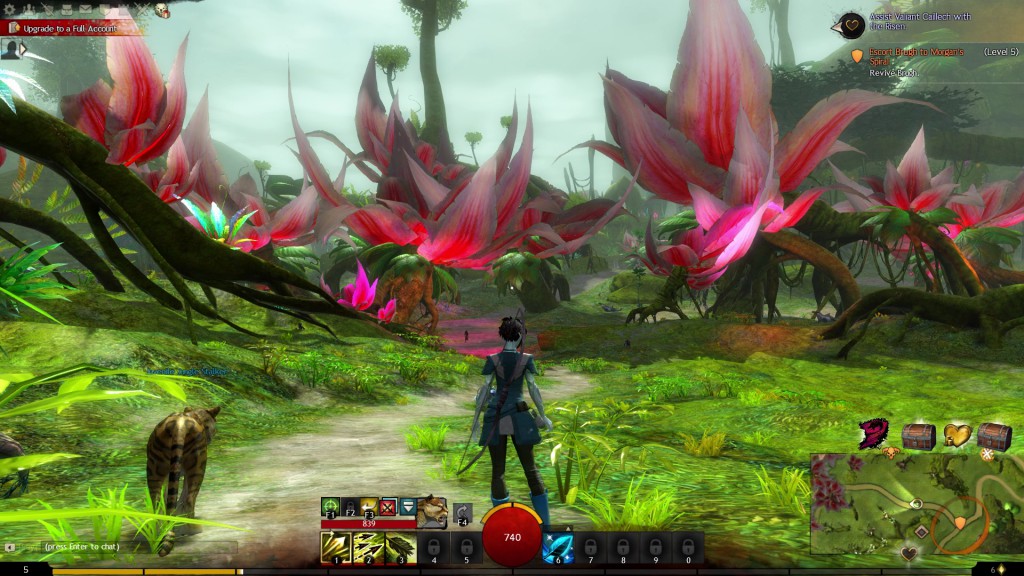Click the pet return arrow icon F3

[x=369, y=506]
